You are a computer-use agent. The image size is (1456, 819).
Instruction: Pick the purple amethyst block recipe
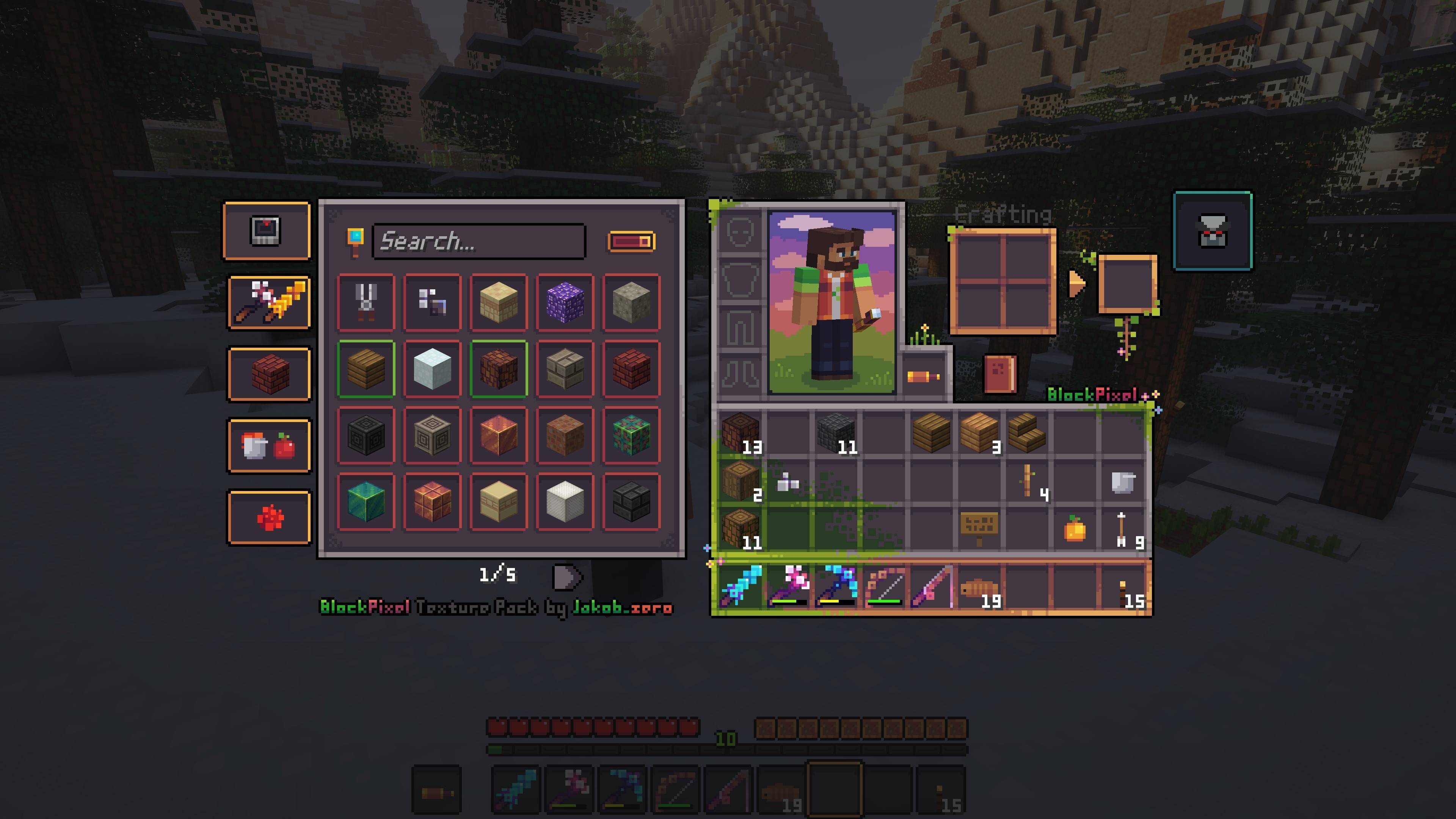click(565, 303)
